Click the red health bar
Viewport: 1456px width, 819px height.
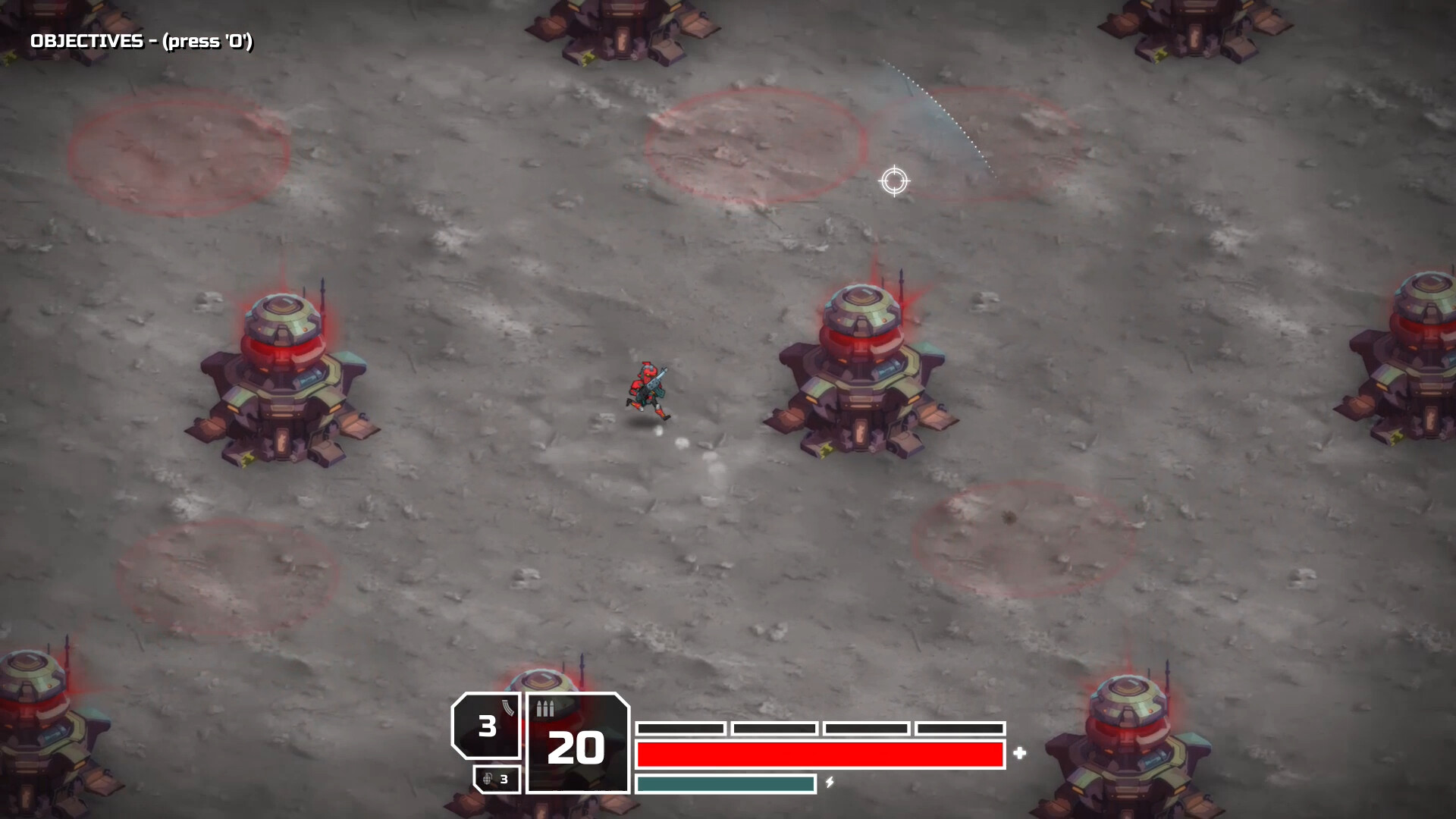pyautogui.click(x=819, y=755)
